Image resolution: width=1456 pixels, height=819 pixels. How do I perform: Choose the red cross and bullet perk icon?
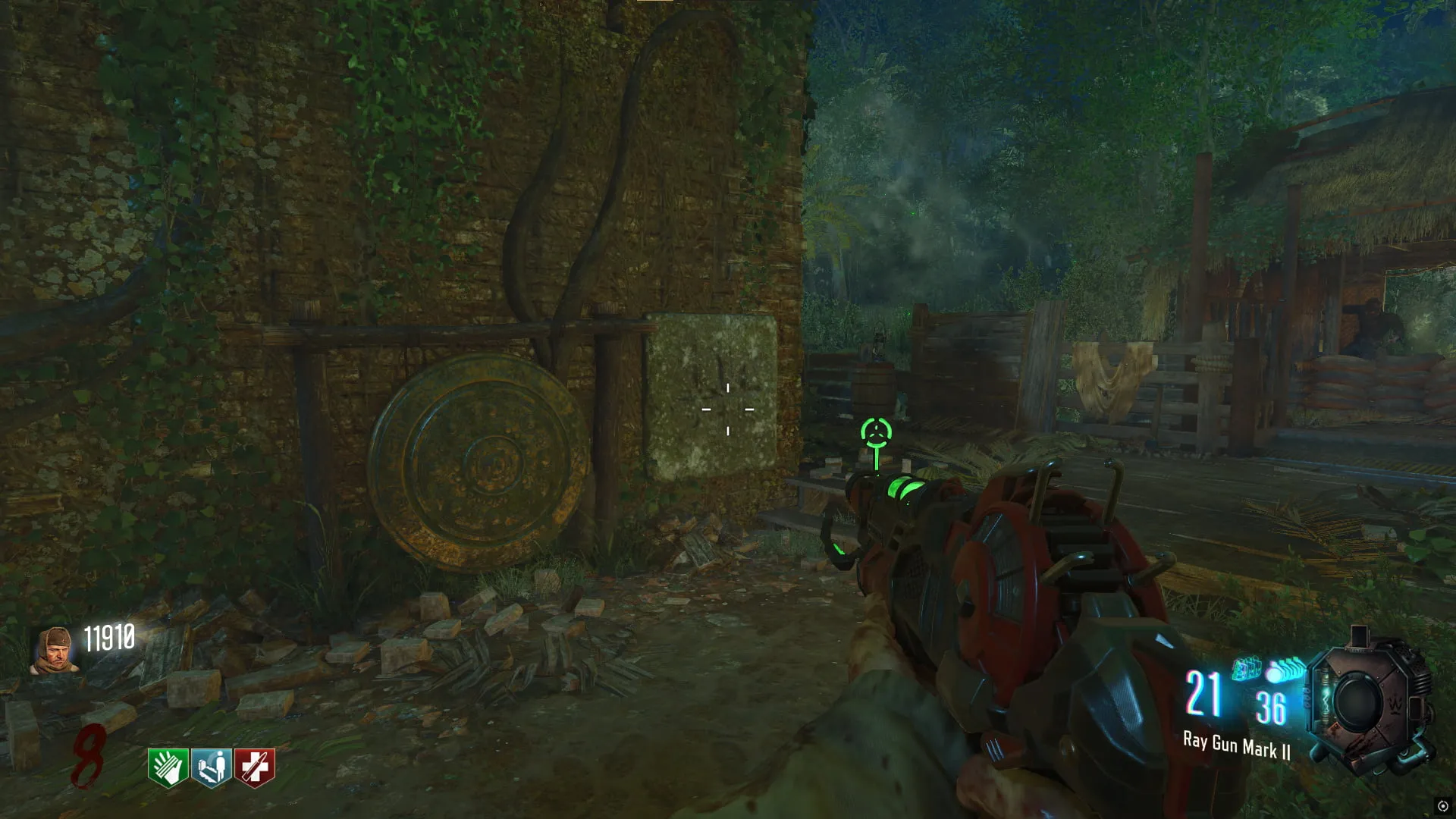254,767
